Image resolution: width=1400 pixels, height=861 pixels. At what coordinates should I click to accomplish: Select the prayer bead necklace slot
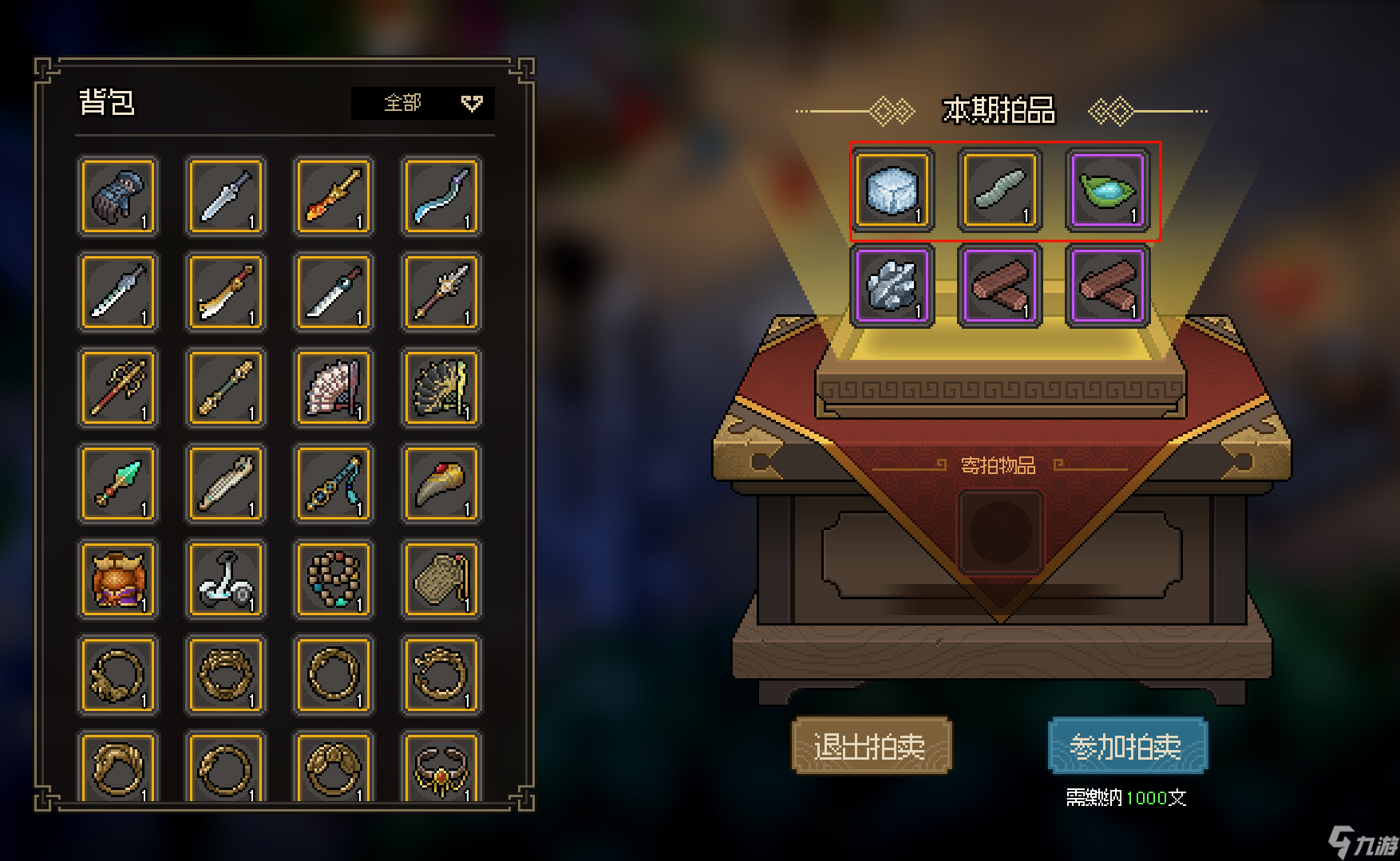pyautogui.click(x=334, y=579)
